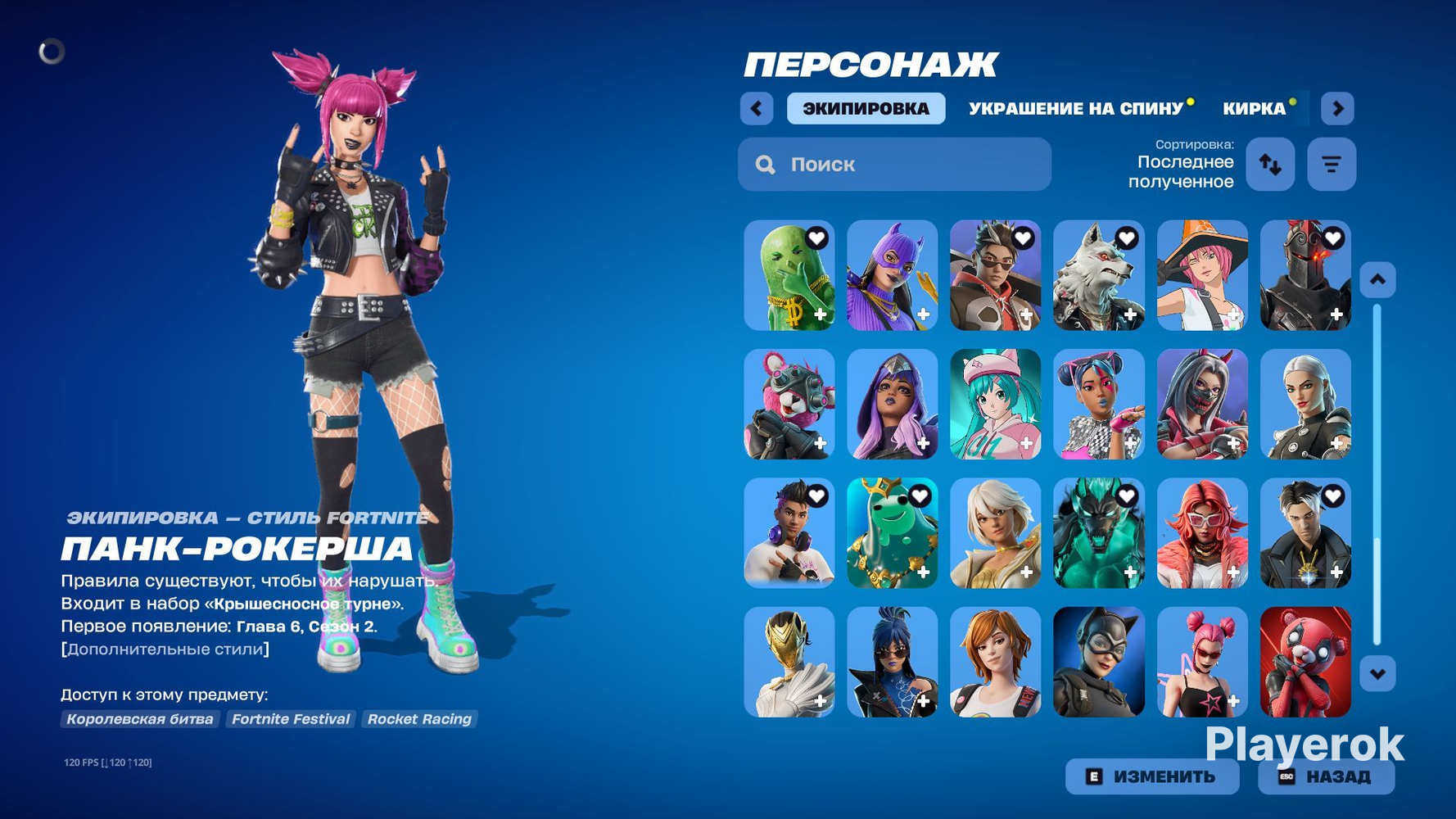
Task: Focus the Поиск search field
Action: (894, 165)
